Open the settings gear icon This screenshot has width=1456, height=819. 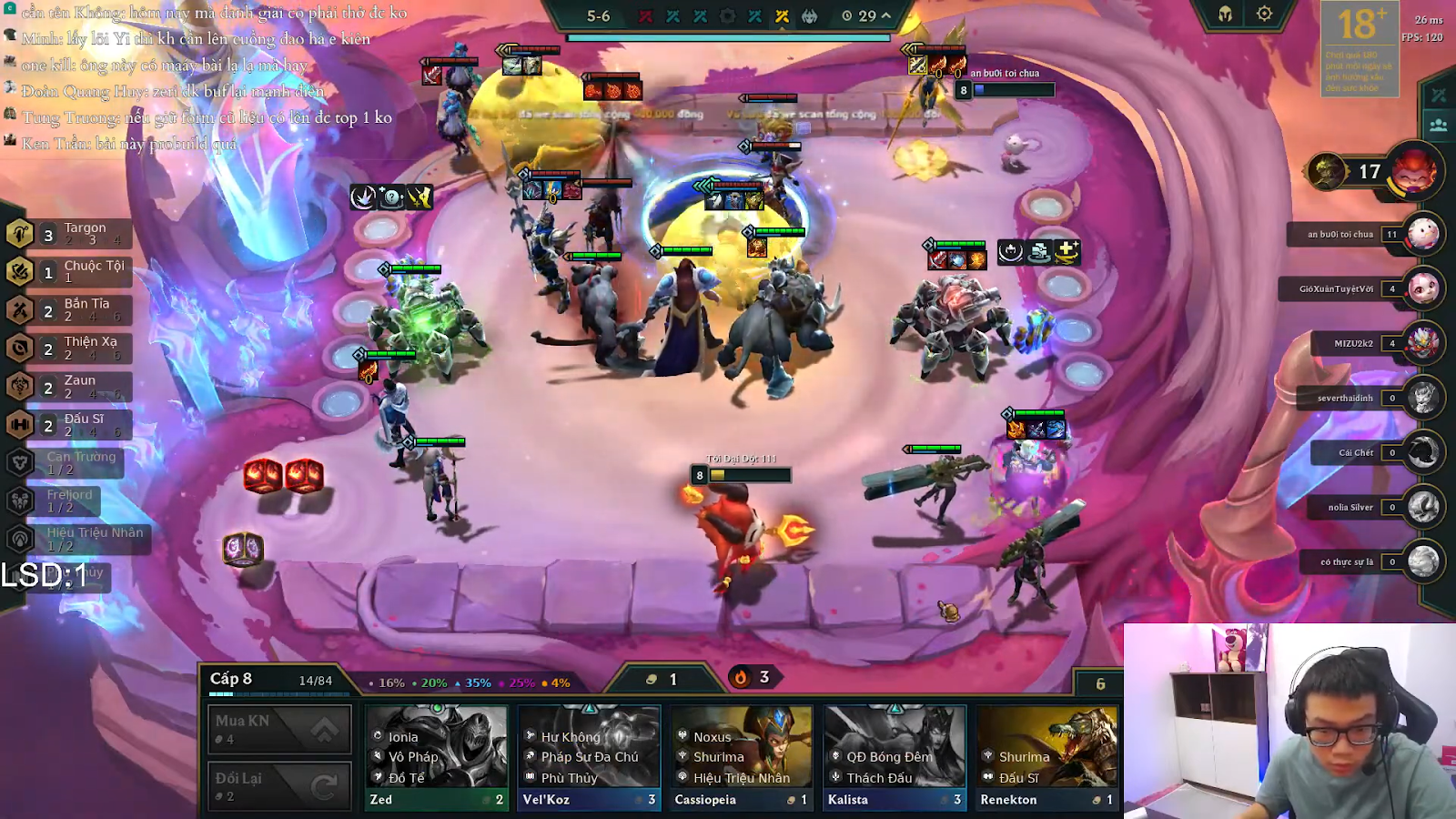point(1265,14)
